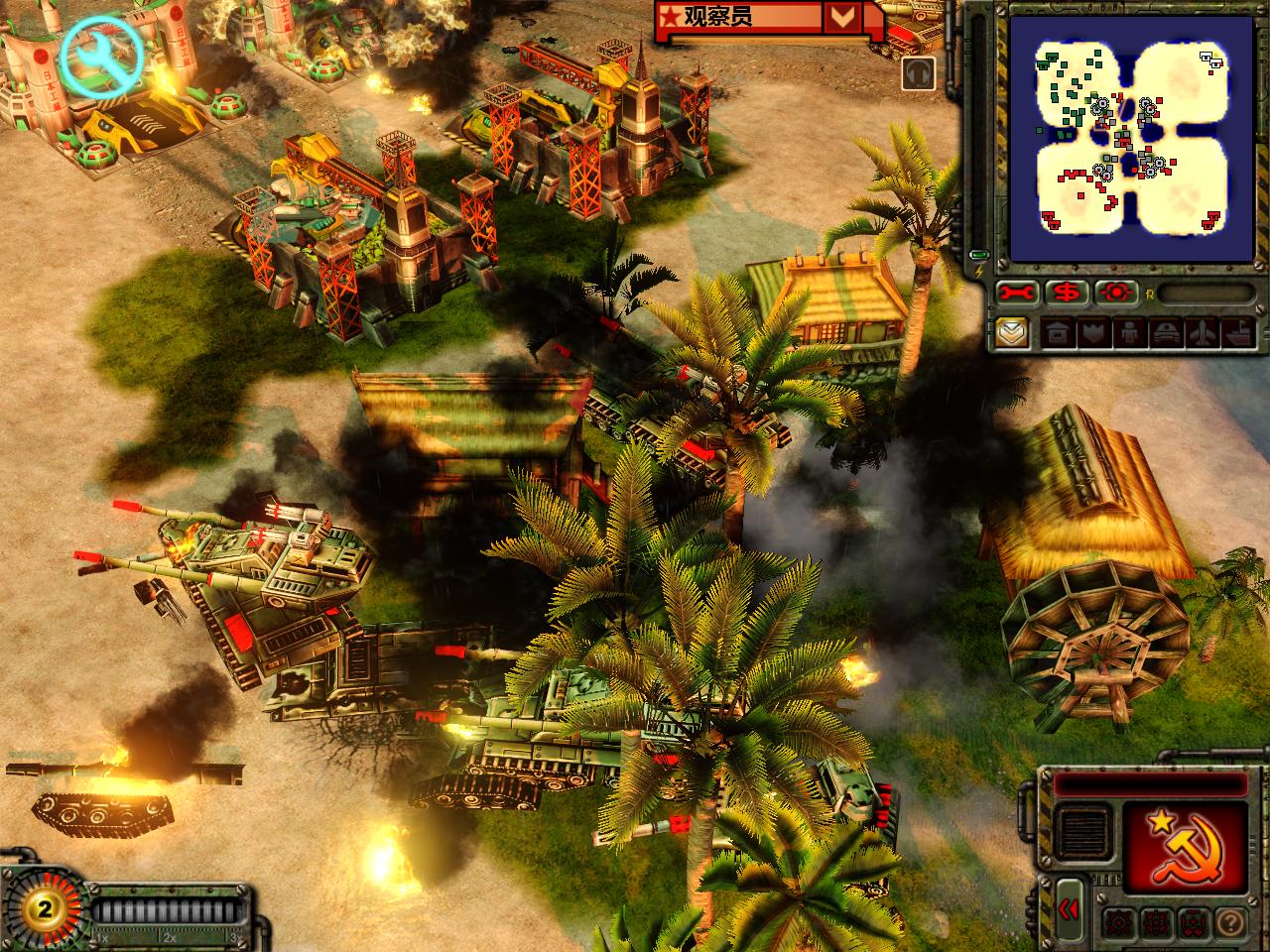Switch to the aircraft production tab
This screenshot has width=1270, height=952.
(1201, 334)
